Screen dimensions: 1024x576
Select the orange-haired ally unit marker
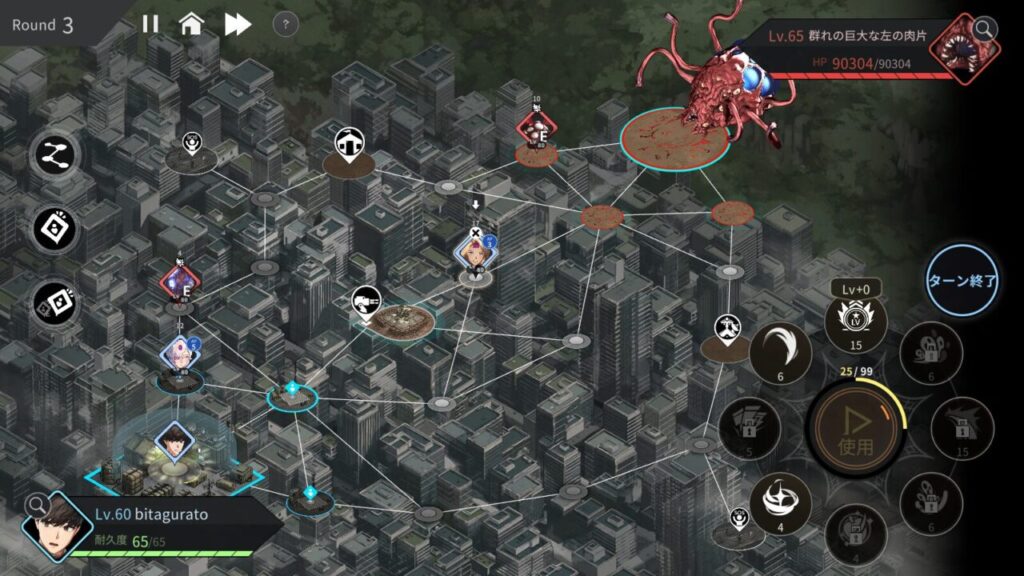pyautogui.click(x=474, y=253)
